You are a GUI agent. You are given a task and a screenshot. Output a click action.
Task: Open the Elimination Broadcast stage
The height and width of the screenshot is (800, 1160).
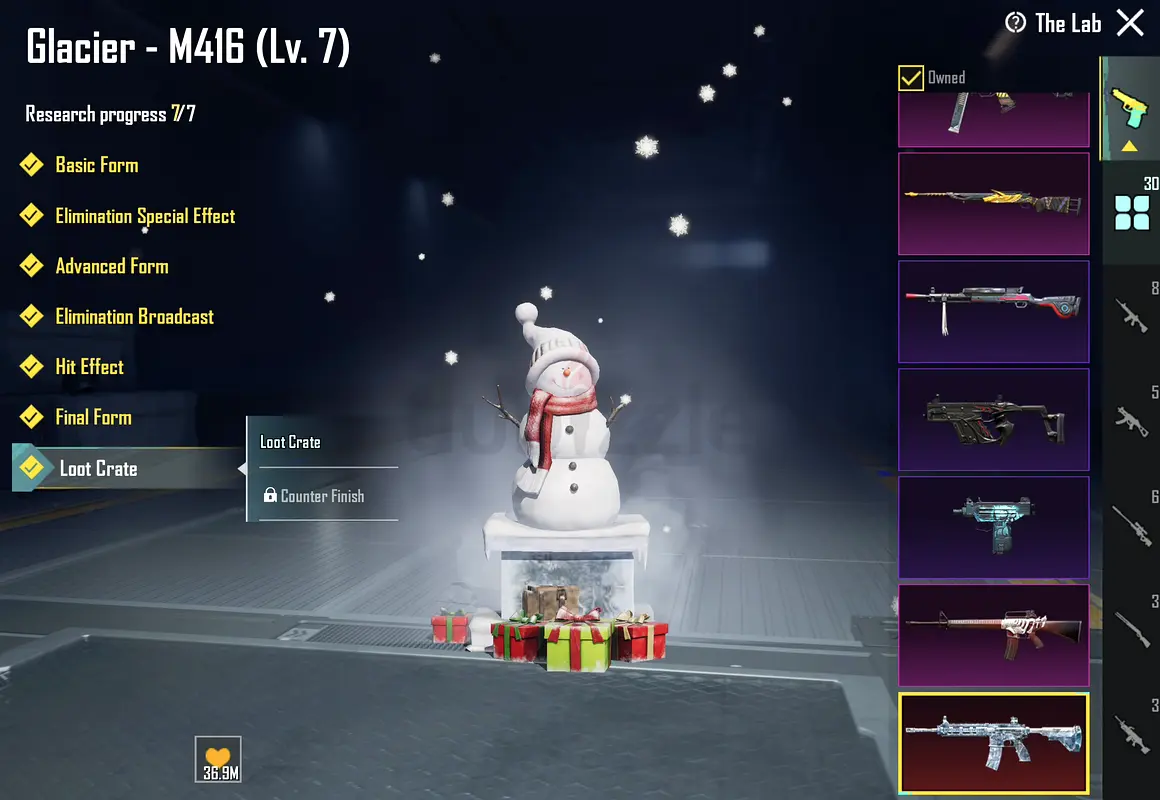pyautogui.click(x=134, y=317)
